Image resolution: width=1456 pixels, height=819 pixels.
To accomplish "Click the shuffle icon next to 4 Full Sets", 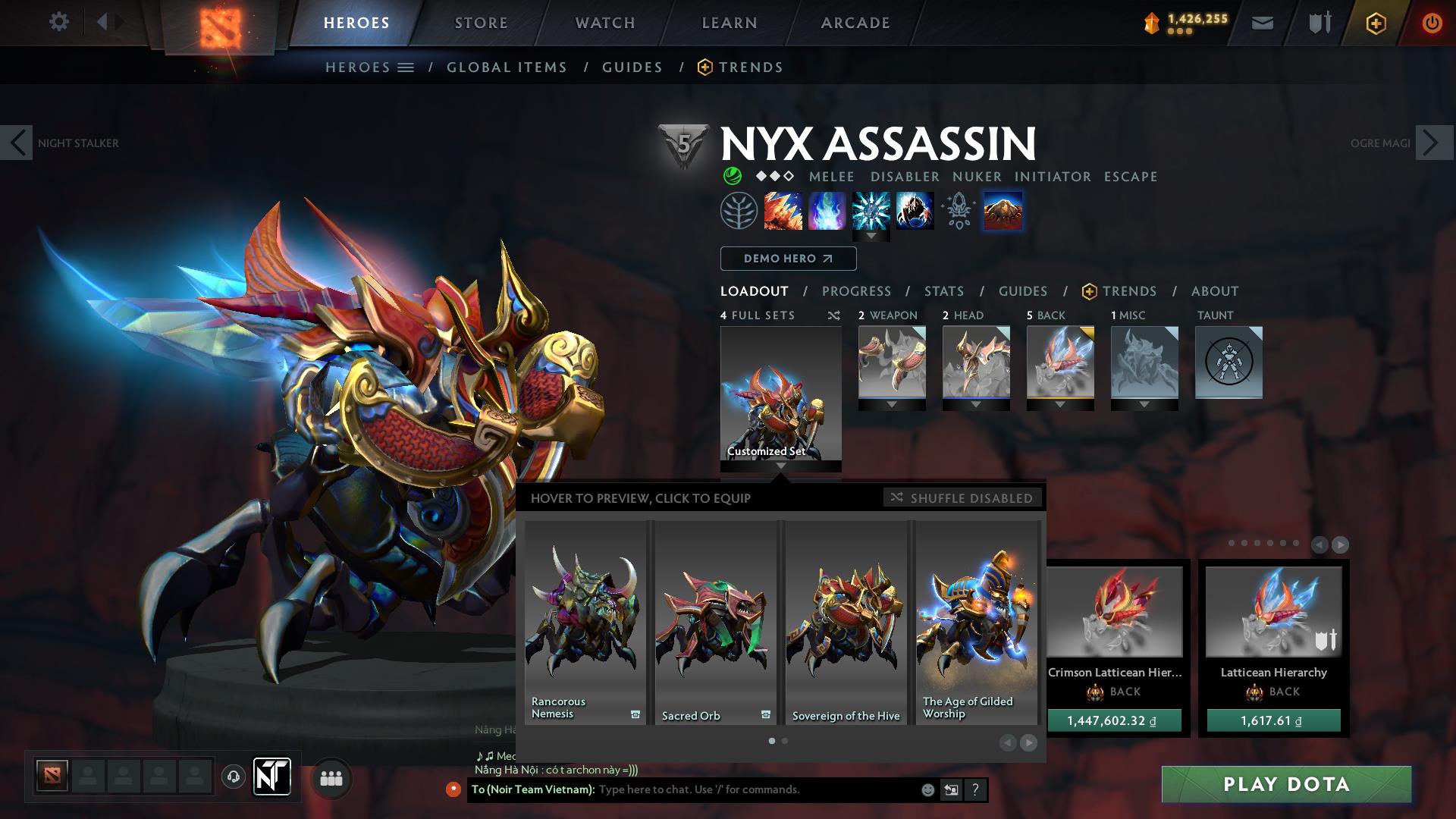I will (x=834, y=315).
